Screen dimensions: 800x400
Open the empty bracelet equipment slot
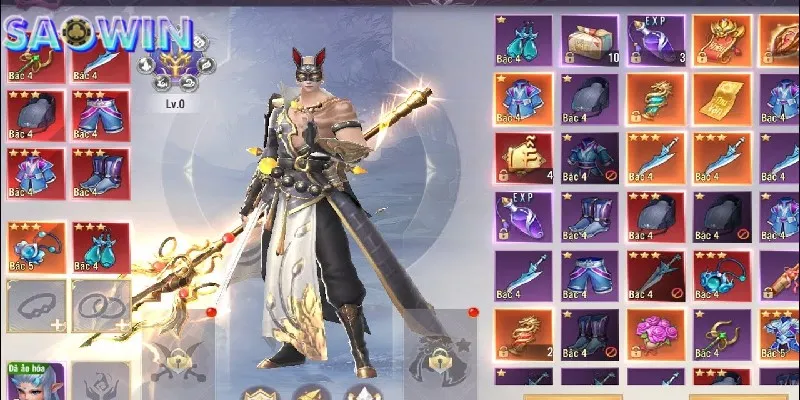[x=36, y=304]
